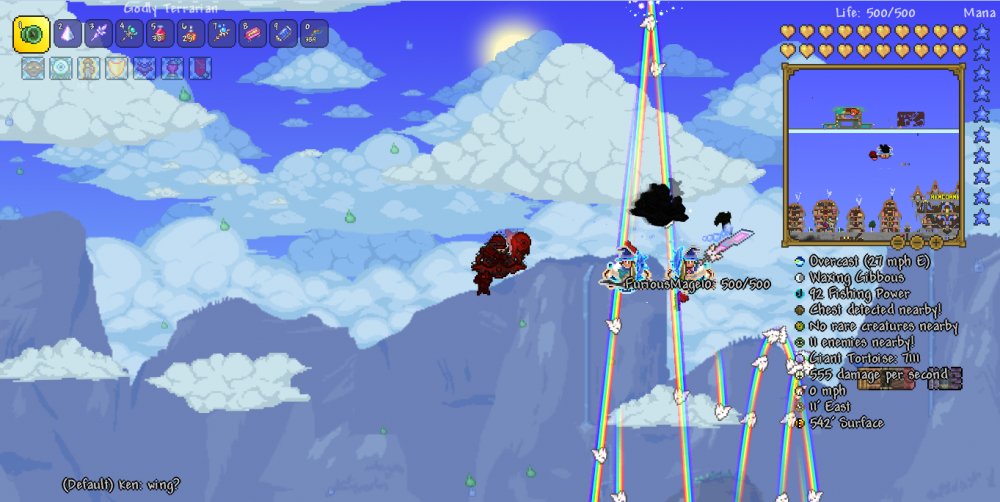Select the green Terrarian yoyo in slot 1
1000x502 pixels.
[x=31, y=34]
